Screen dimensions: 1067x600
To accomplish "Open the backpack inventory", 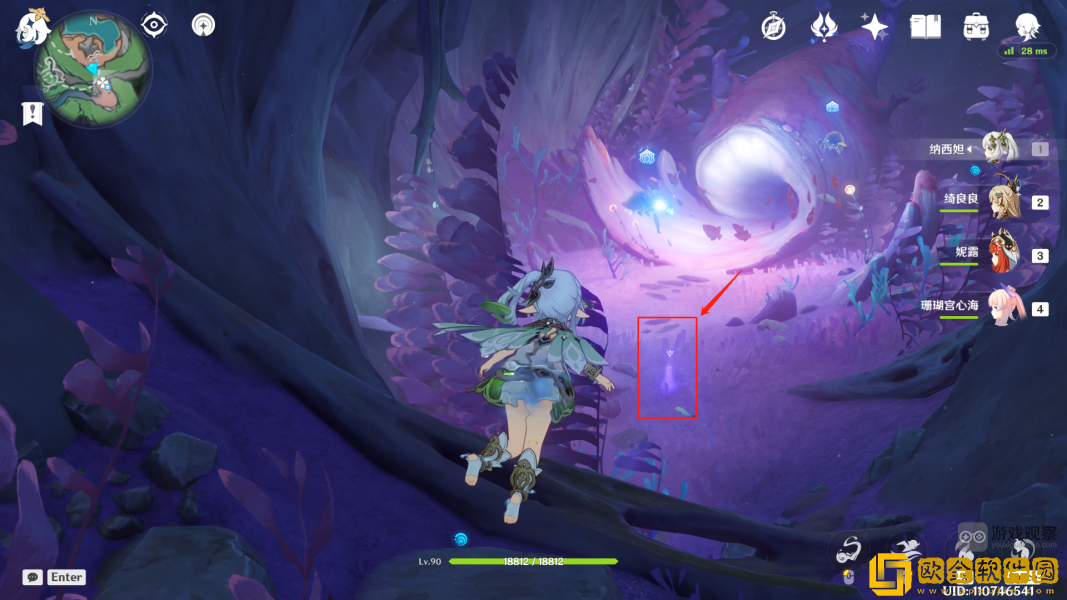I will tap(976, 27).
